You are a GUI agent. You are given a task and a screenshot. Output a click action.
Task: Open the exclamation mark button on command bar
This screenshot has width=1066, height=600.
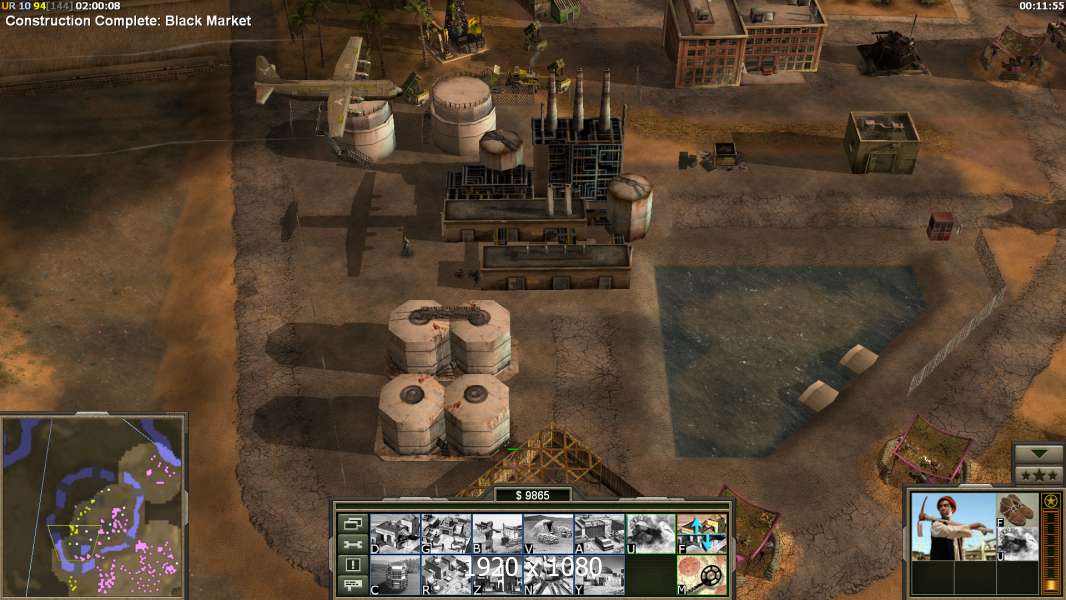[352, 565]
